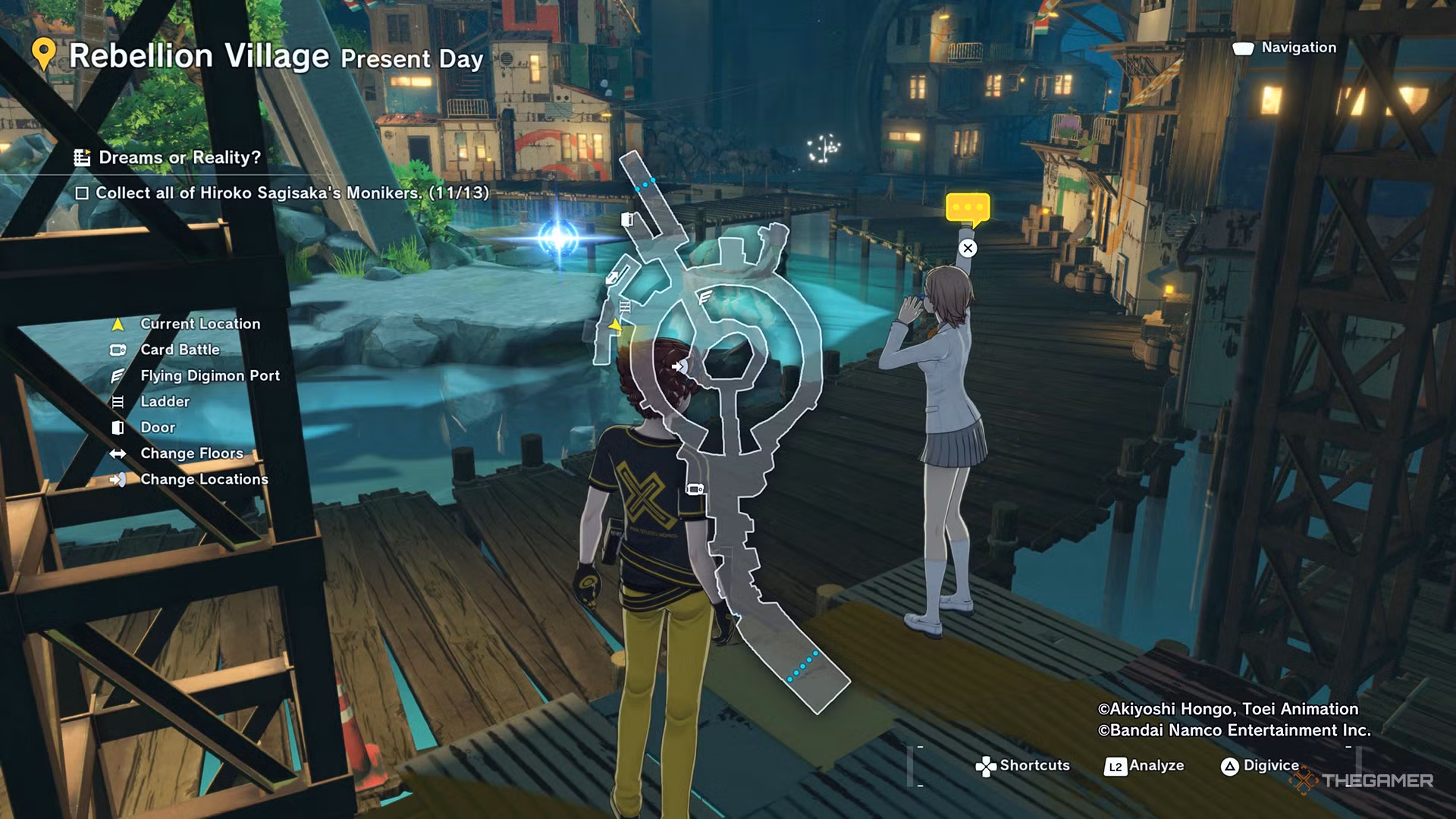Open the Dreams or Reality? quest tracker
Screen dimensions: 1456x819
click(x=179, y=158)
